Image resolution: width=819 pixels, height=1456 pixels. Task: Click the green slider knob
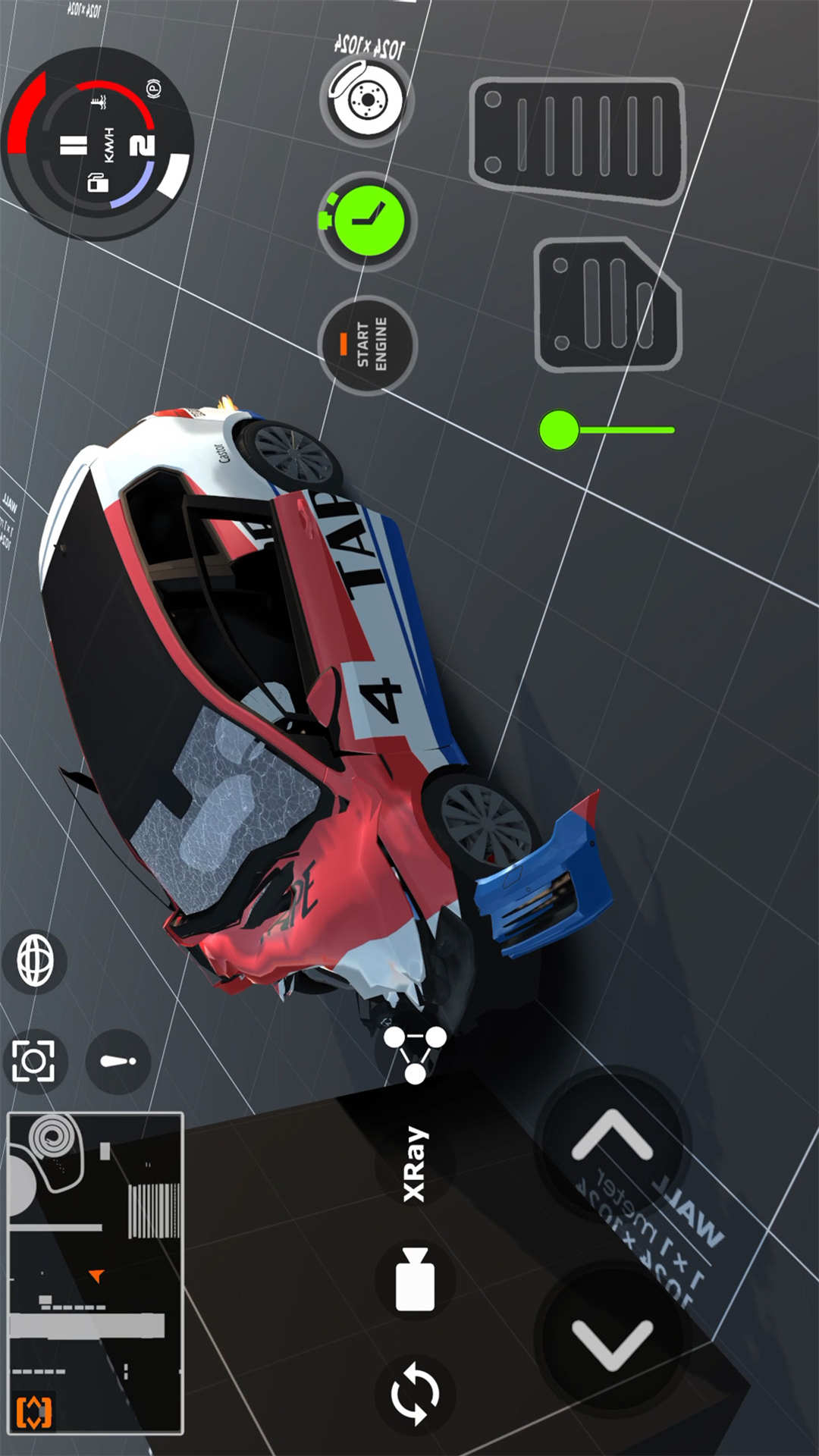coord(560,430)
